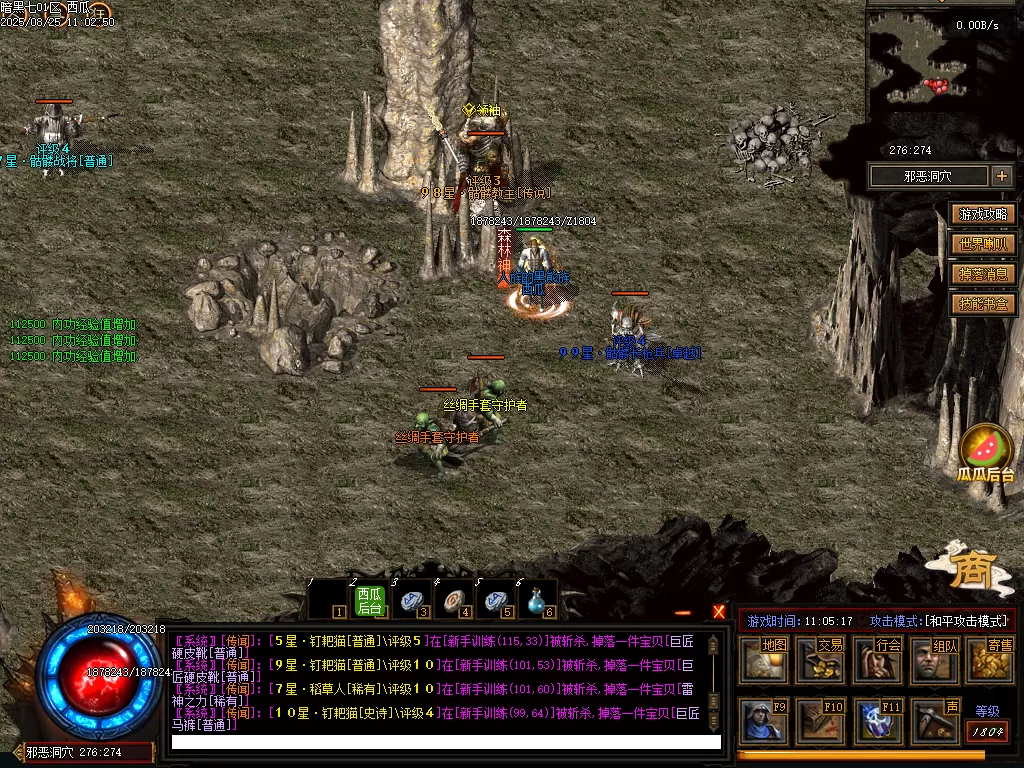
Task: Open the 交易 trade window
Action: pyautogui.click(x=821, y=661)
